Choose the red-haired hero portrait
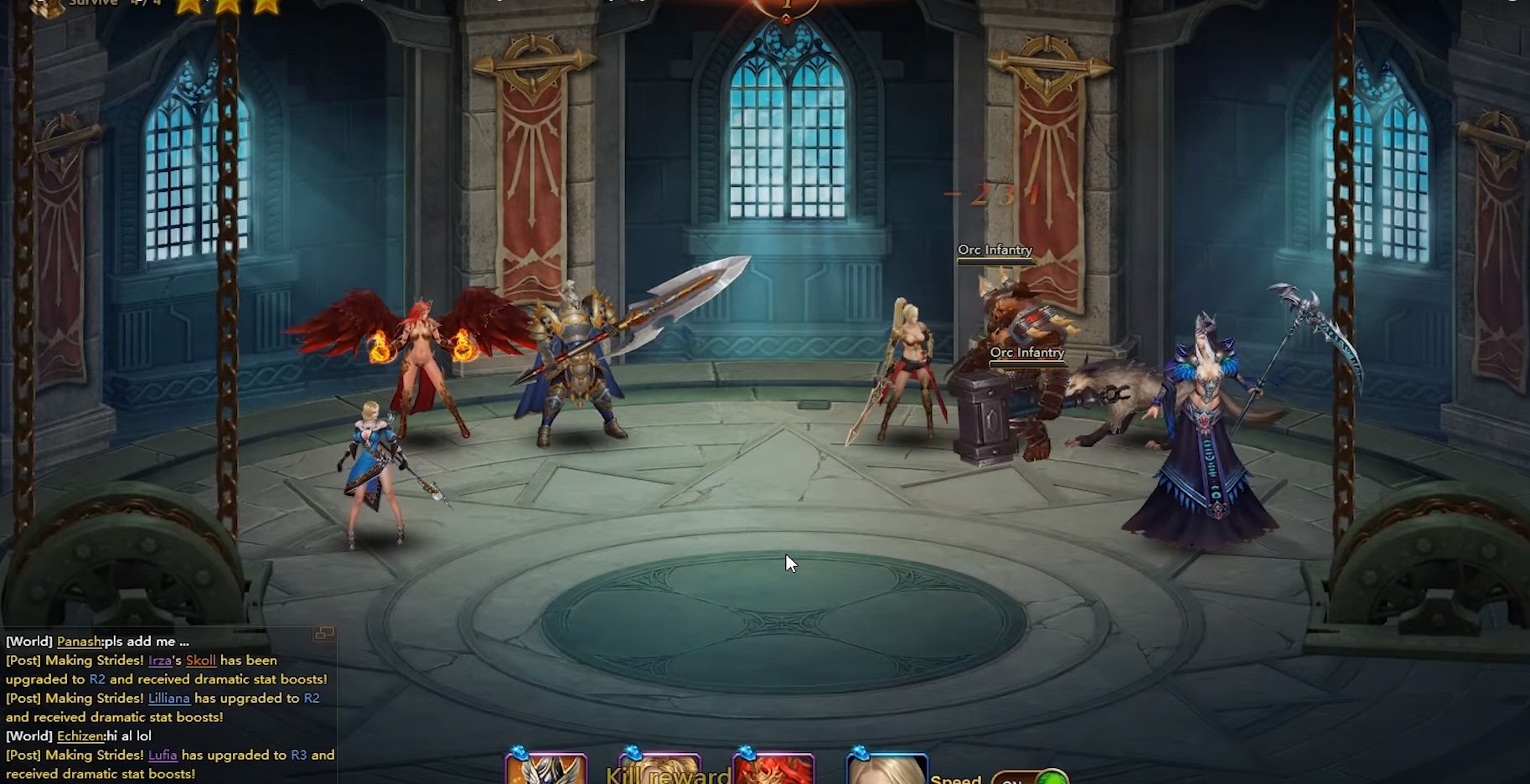Viewport: 1530px width, 784px height. click(773, 770)
